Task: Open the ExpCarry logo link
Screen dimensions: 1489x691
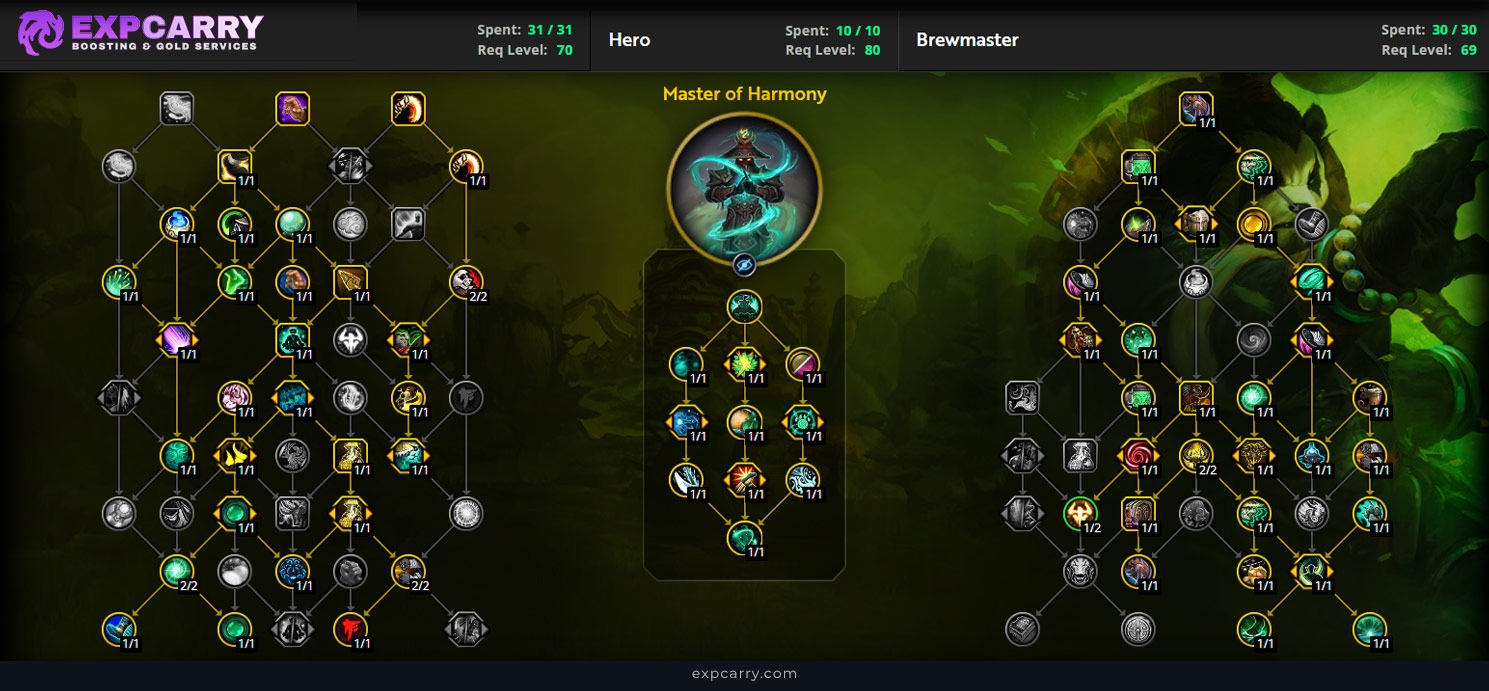Action: point(142,33)
